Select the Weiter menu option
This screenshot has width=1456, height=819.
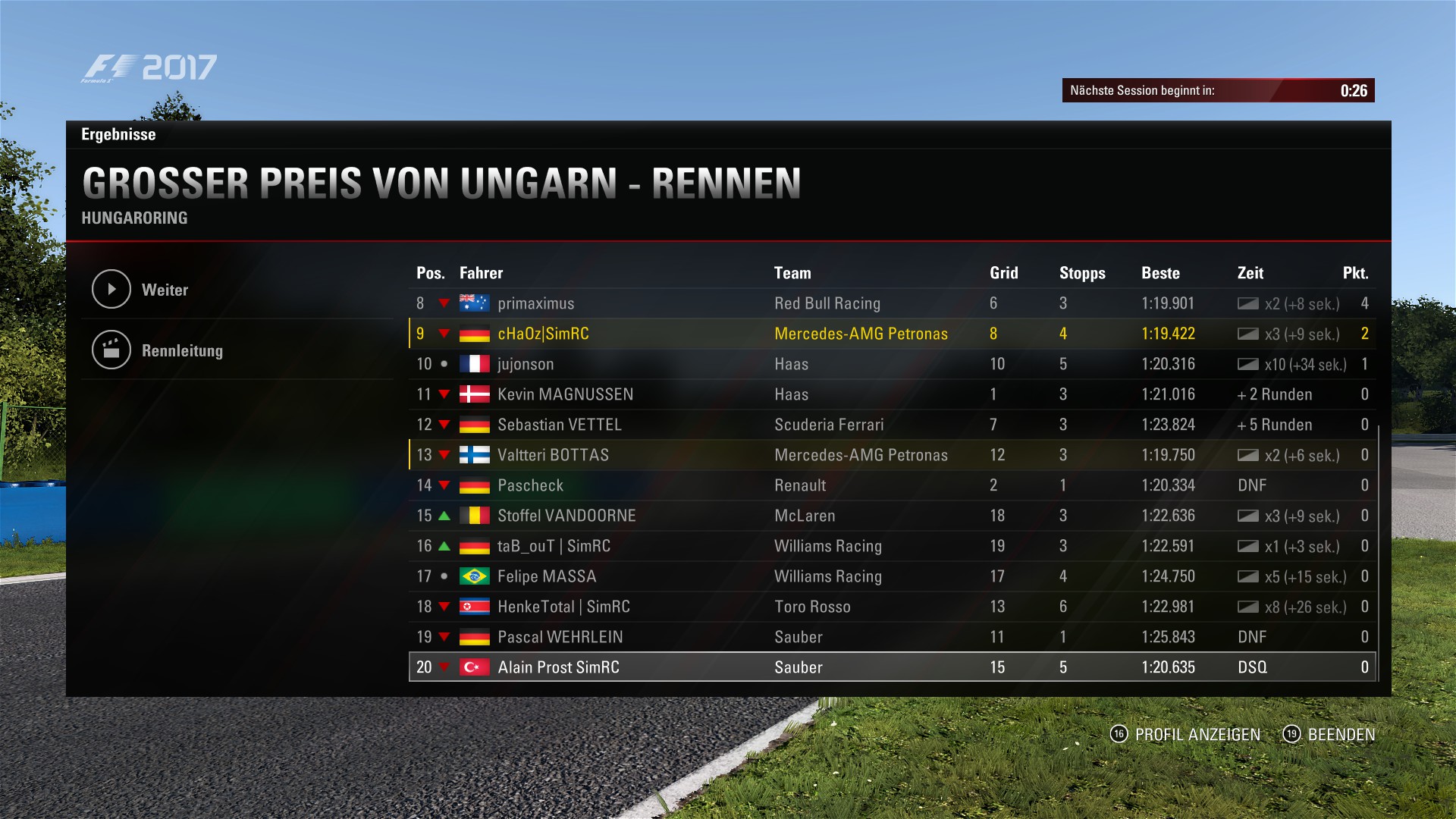[165, 290]
